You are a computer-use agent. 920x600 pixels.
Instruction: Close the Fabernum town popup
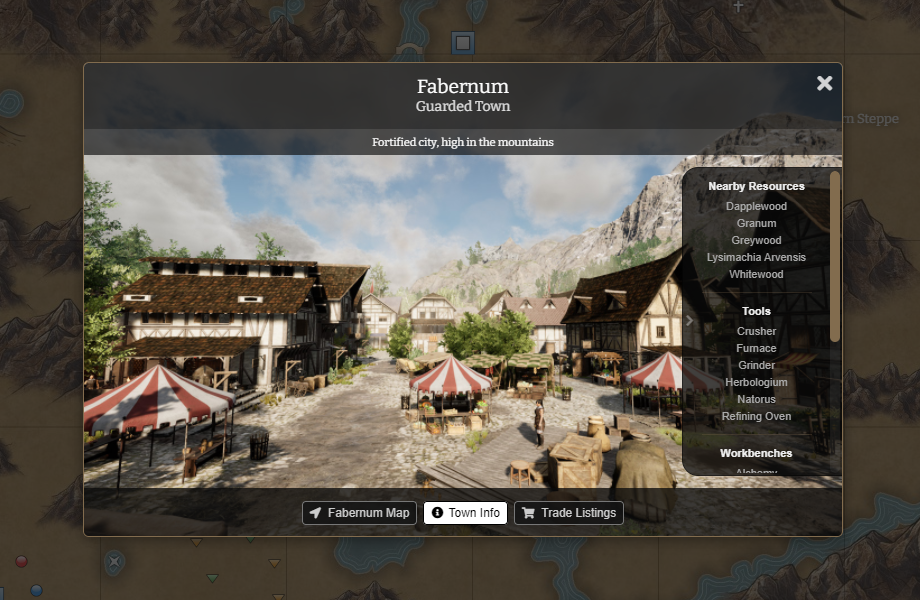(x=824, y=84)
